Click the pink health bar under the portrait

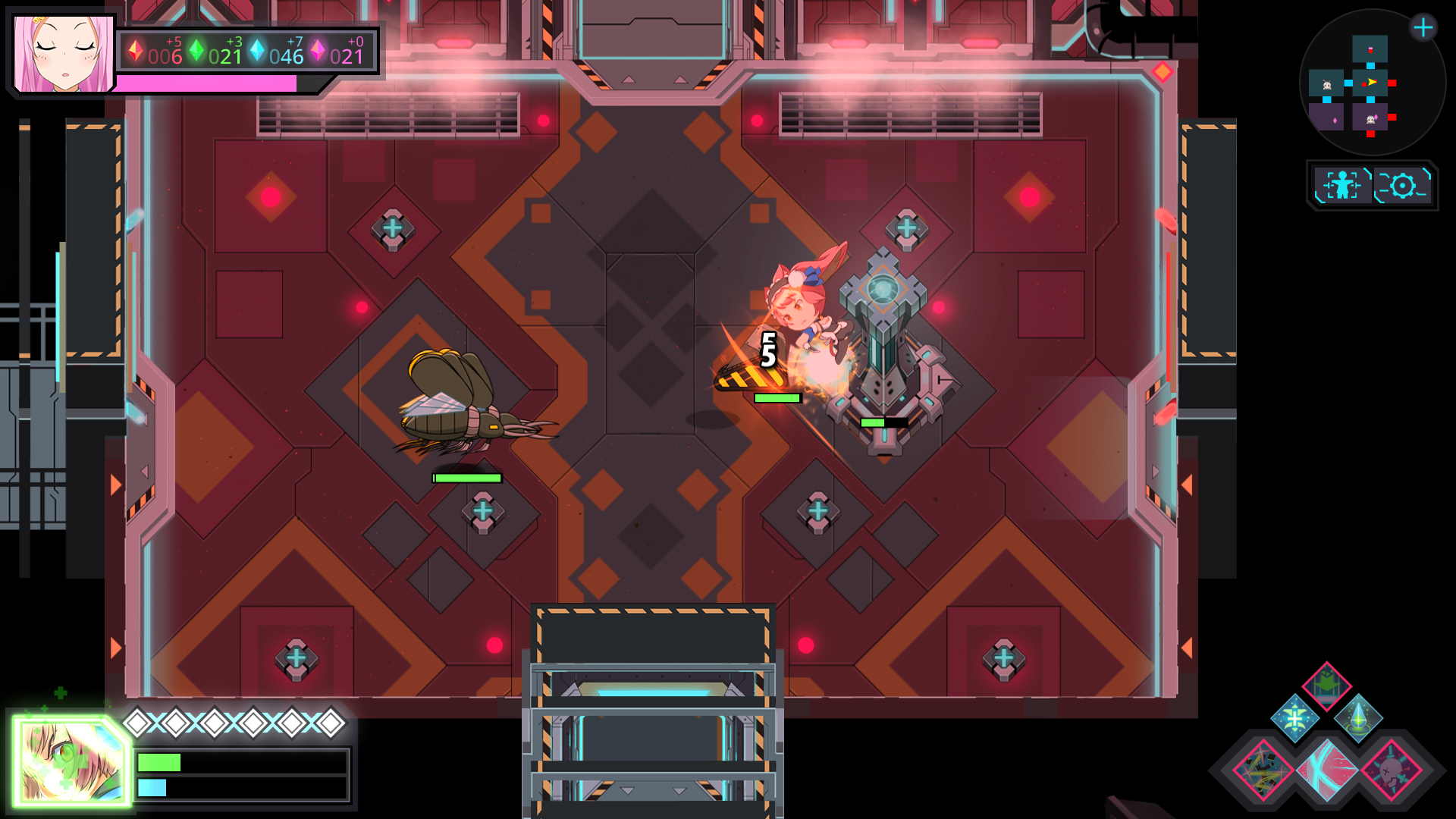pos(205,83)
